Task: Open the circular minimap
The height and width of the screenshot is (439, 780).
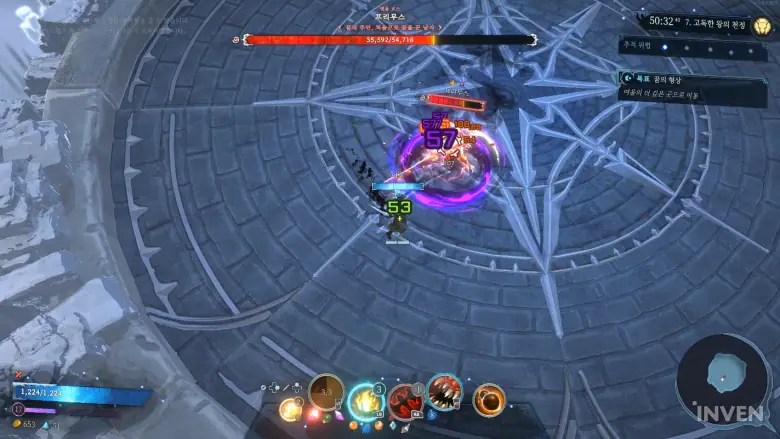Action: click(x=721, y=378)
